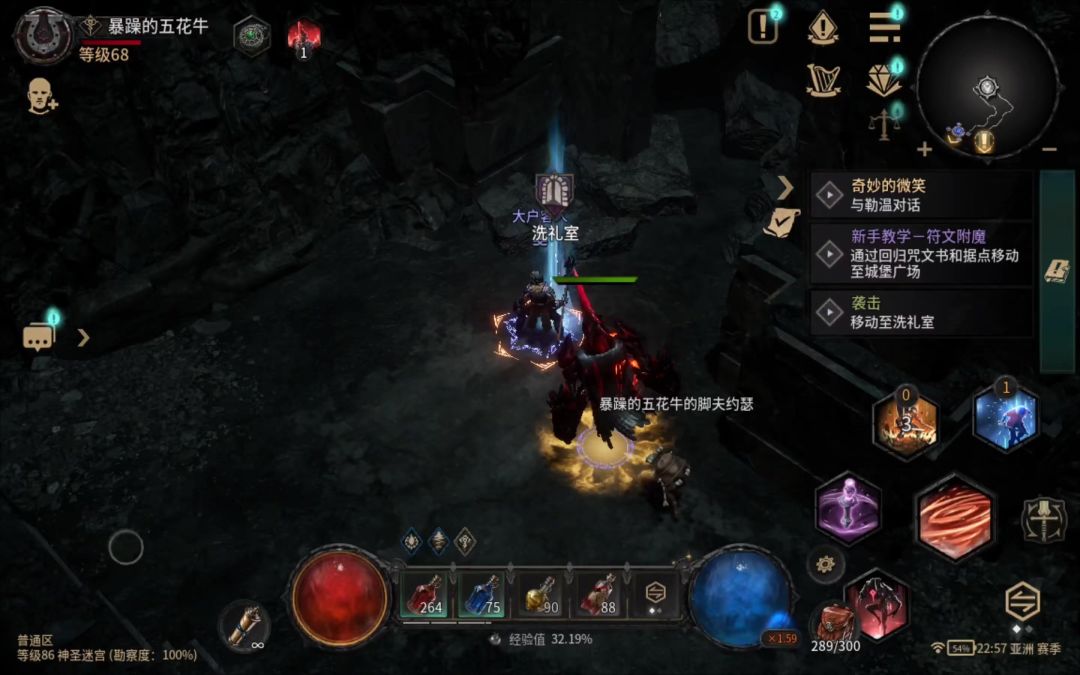The height and width of the screenshot is (675, 1080).
Task: Use the red health potion with 264 count
Action: click(425, 595)
